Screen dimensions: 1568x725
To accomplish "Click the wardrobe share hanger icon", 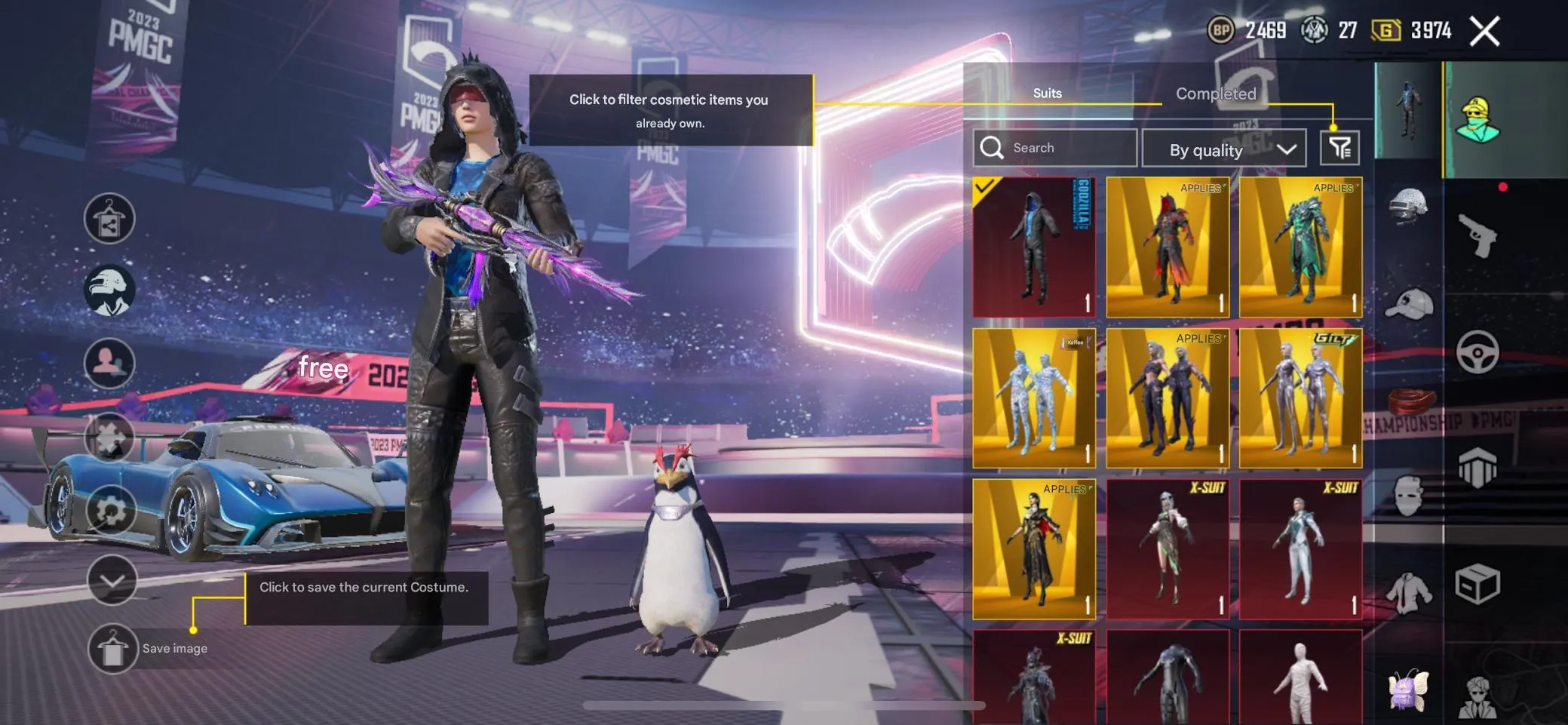I will coord(109,219).
